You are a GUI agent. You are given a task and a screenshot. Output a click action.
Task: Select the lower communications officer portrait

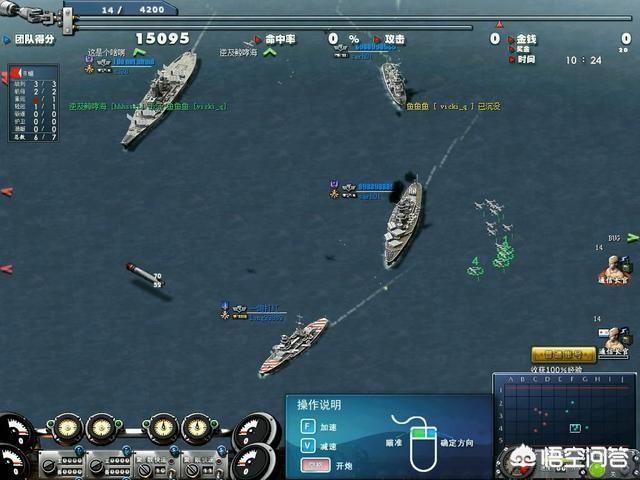(x=617, y=337)
